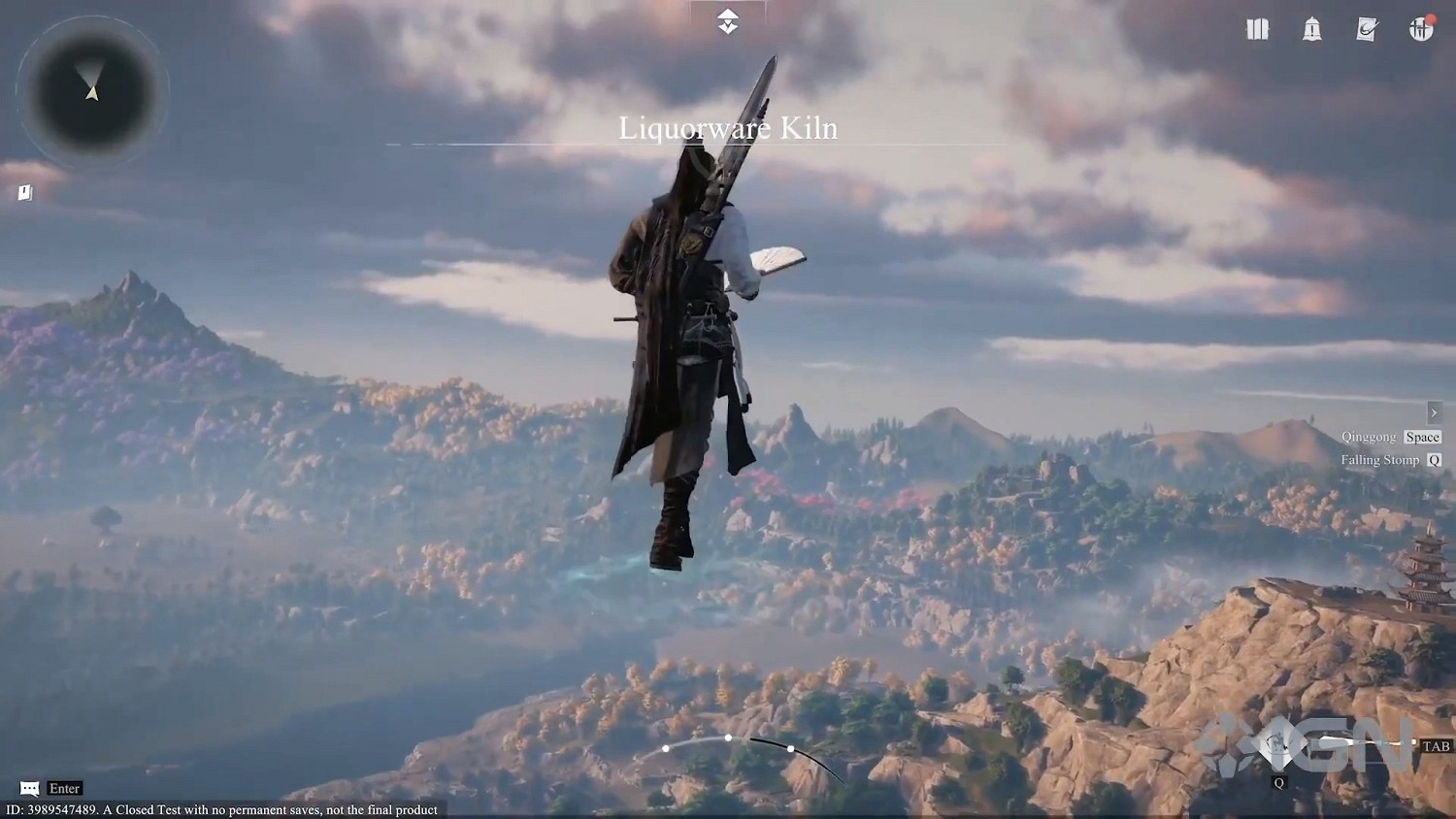Click the Liquorware Kiln location title
Viewport: 1456px width, 819px height.
pos(728,128)
